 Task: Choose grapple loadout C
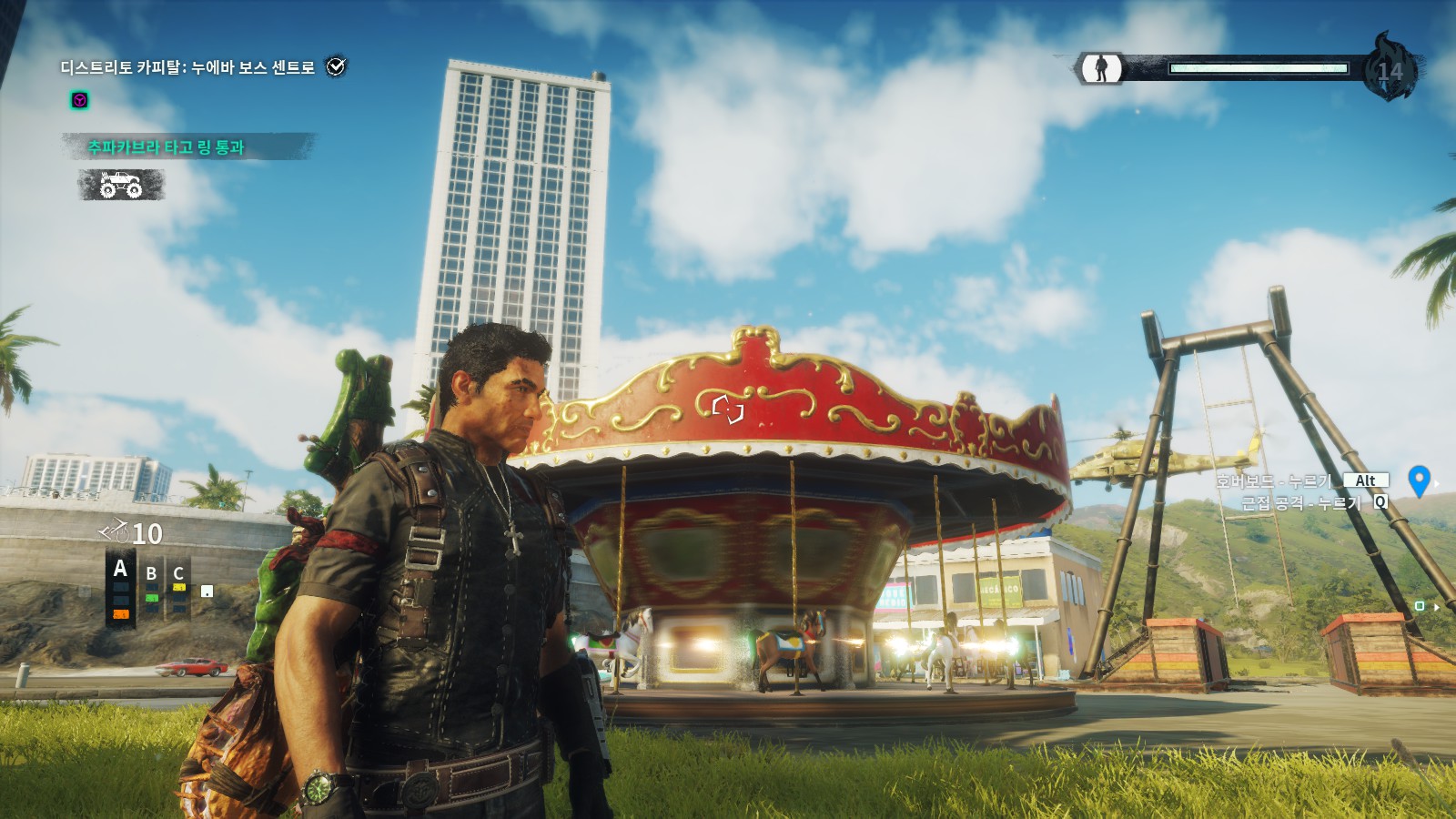coord(178,573)
